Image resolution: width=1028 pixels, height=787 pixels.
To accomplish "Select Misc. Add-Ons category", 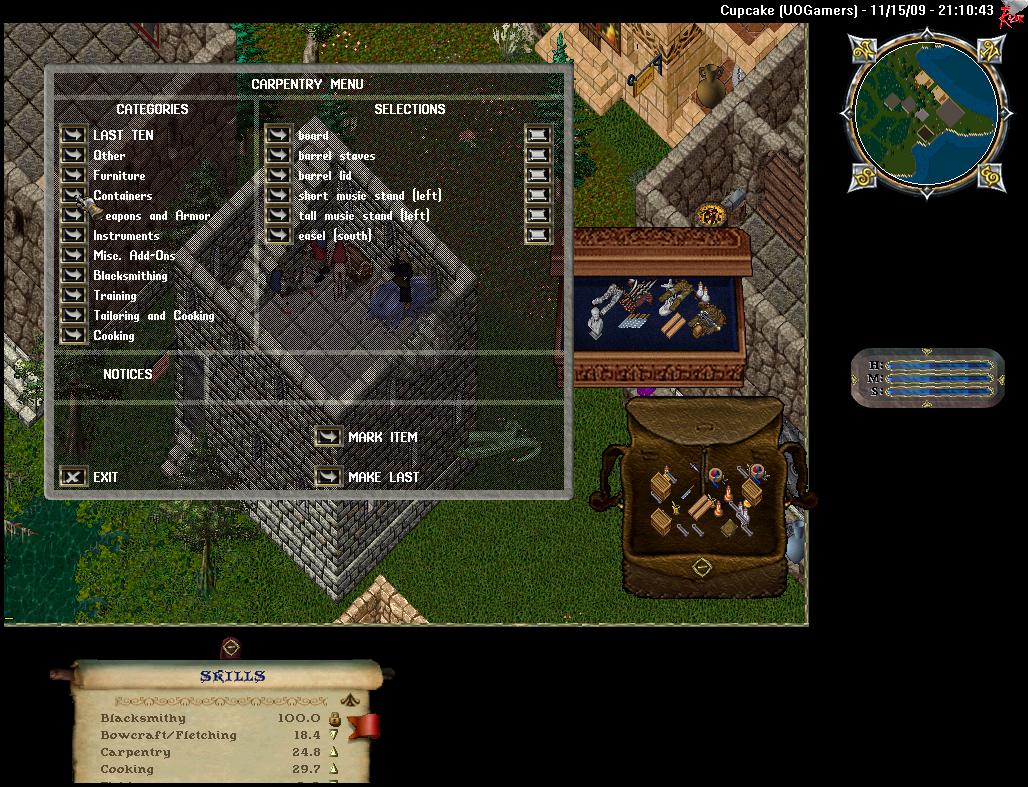I will (73, 255).
